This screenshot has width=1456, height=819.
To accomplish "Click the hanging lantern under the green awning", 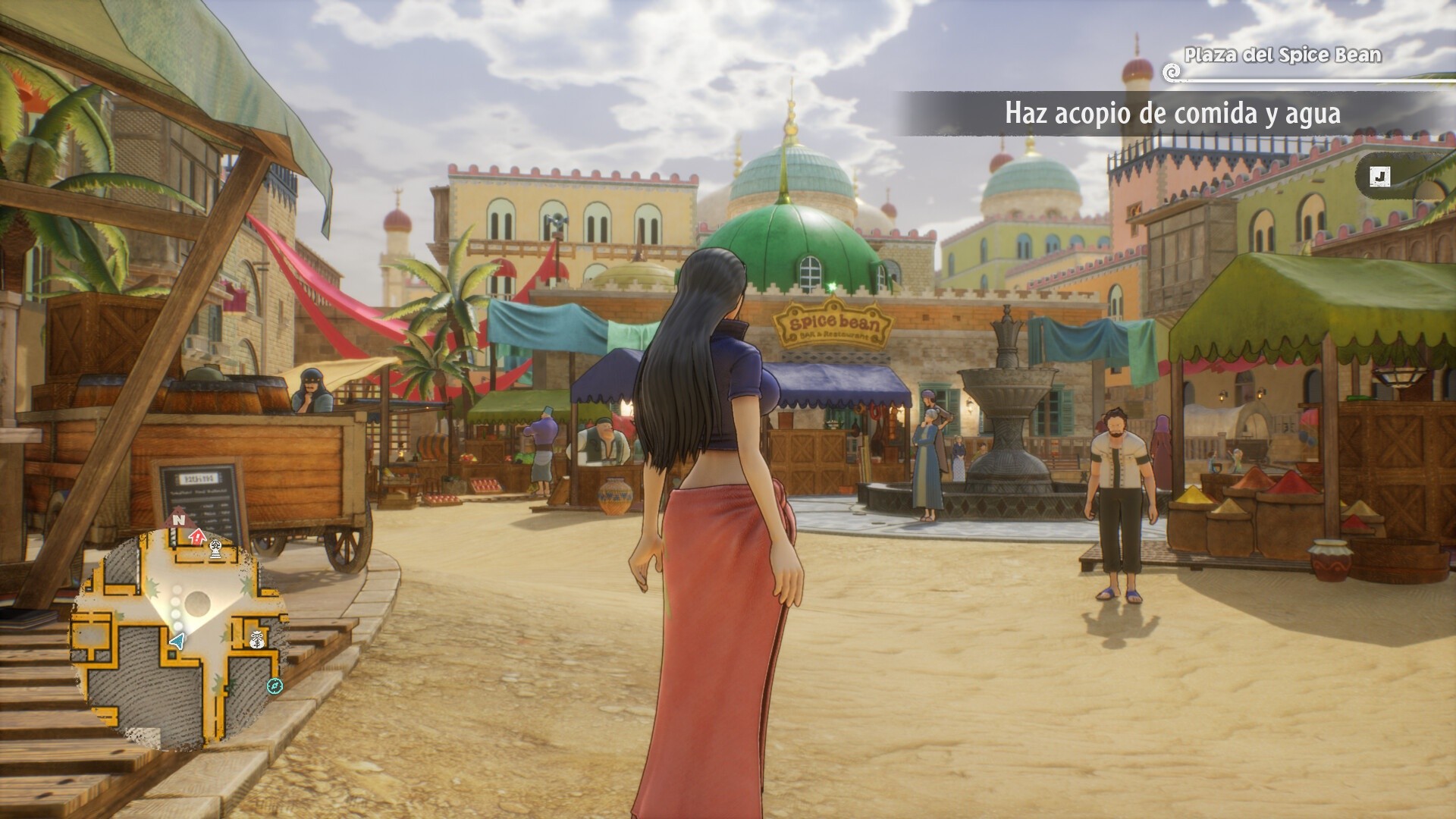I will pos(1401,378).
